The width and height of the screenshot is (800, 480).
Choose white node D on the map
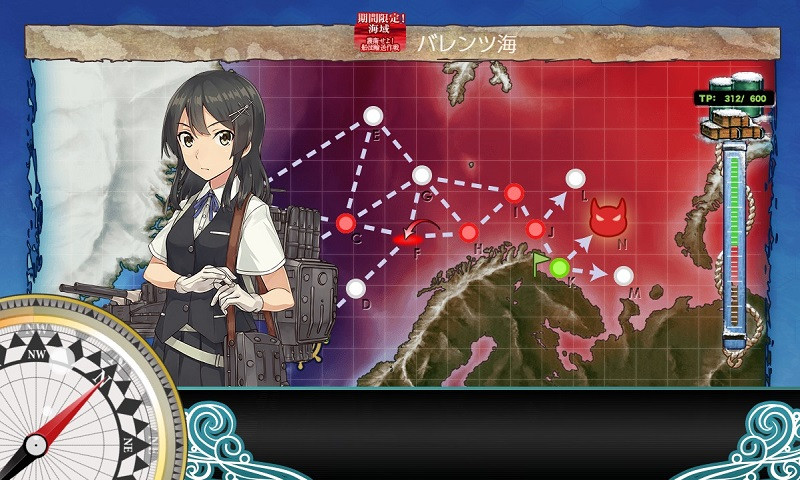[x=355, y=289]
